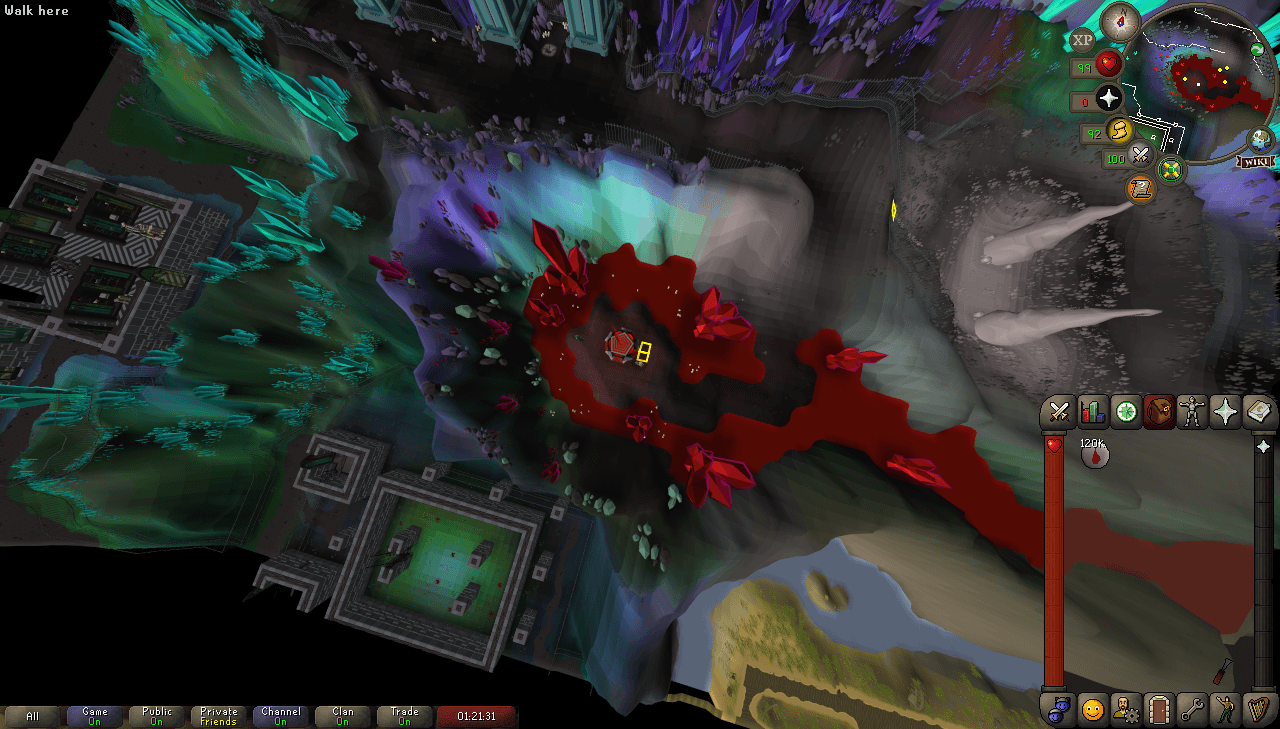The image size is (1280, 729).
Task: Switch to the Public chat tab
Action: coord(156,716)
